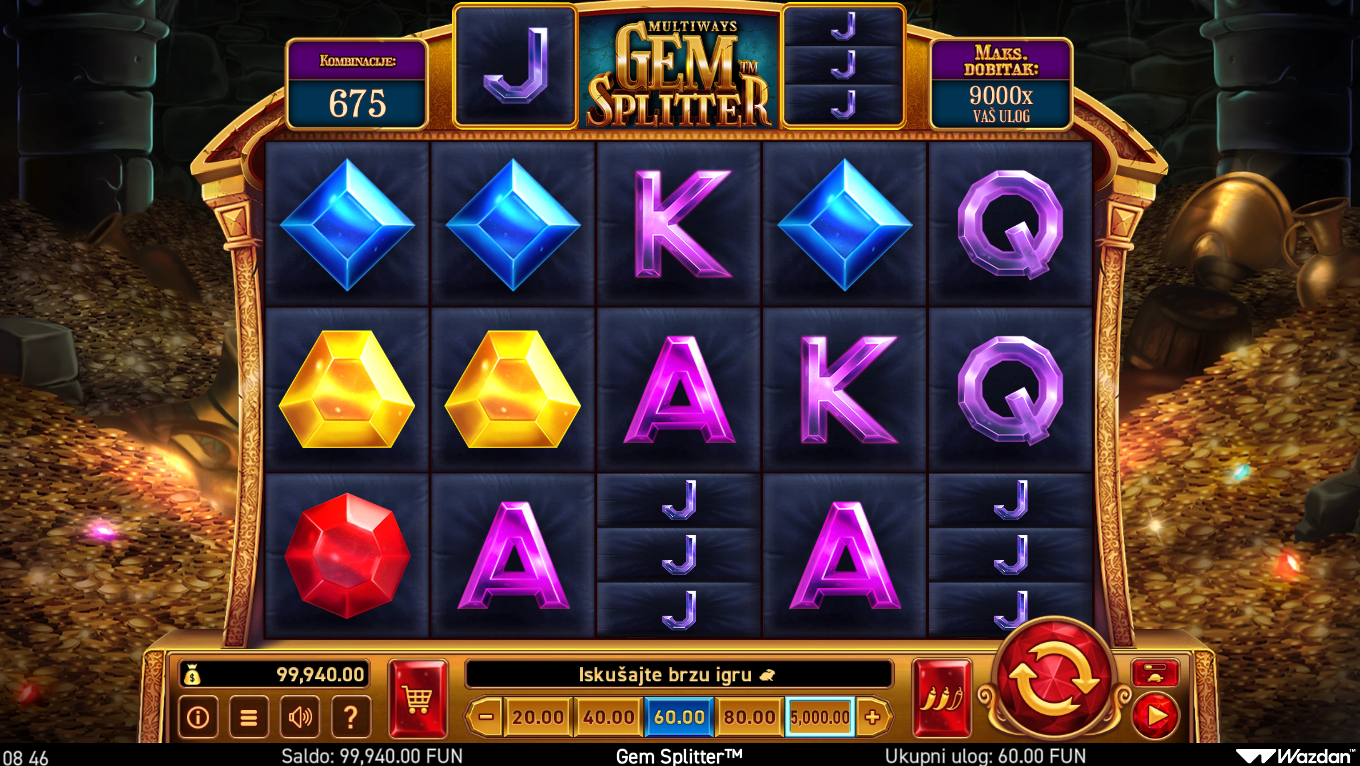Open the question mark help

tap(350, 716)
